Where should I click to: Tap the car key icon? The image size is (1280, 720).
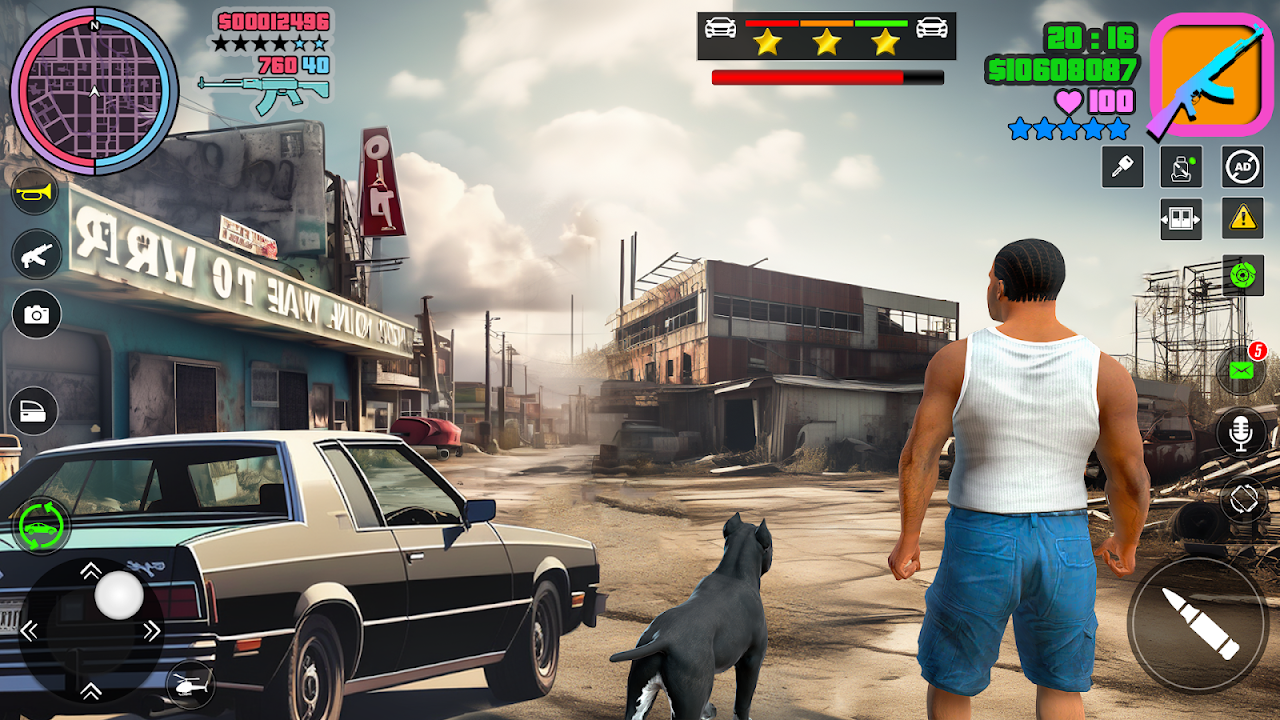click(x=1122, y=167)
